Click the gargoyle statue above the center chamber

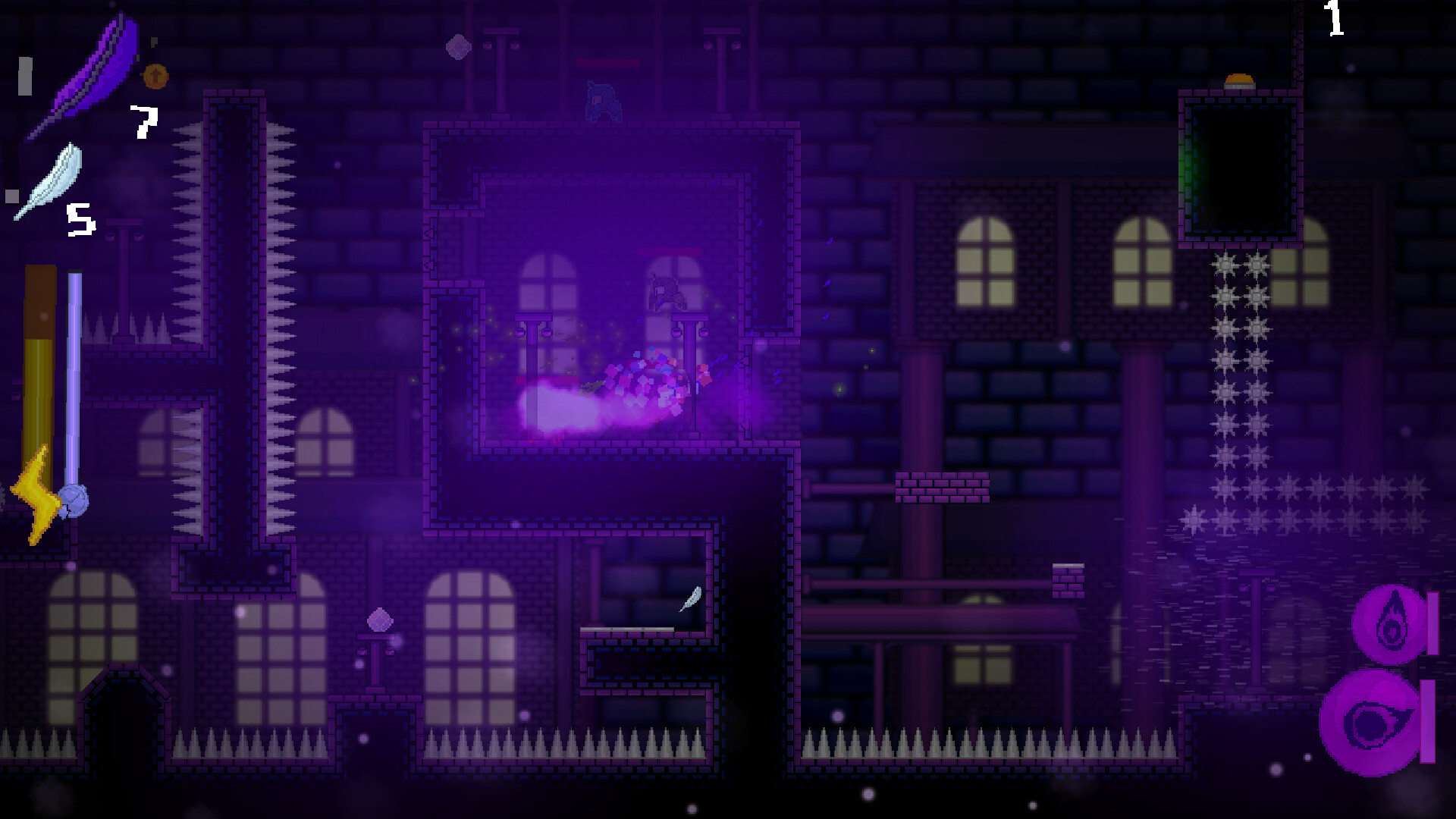[x=601, y=100]
